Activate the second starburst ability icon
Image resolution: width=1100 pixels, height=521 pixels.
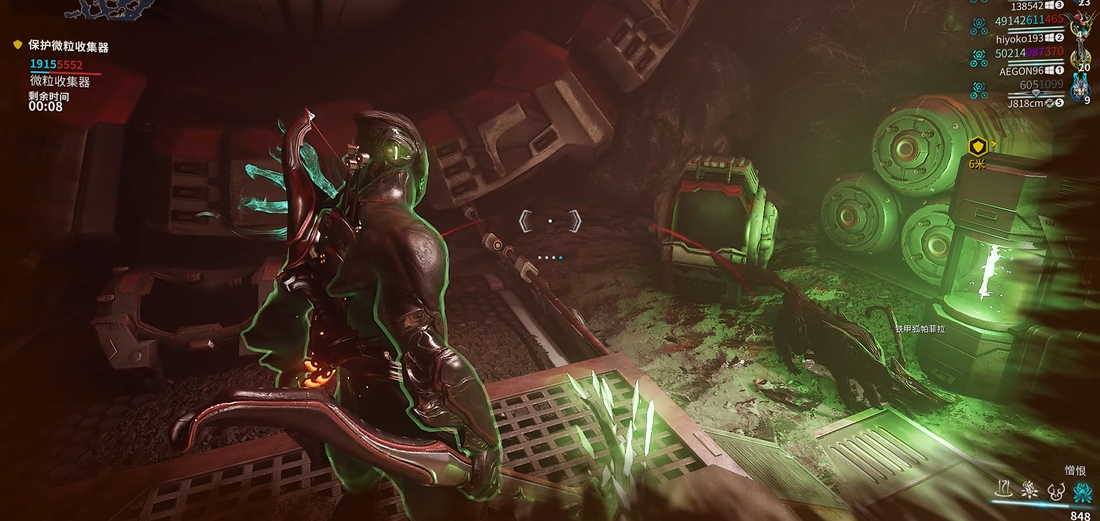pyautogui.click(x=1028, y=491)
